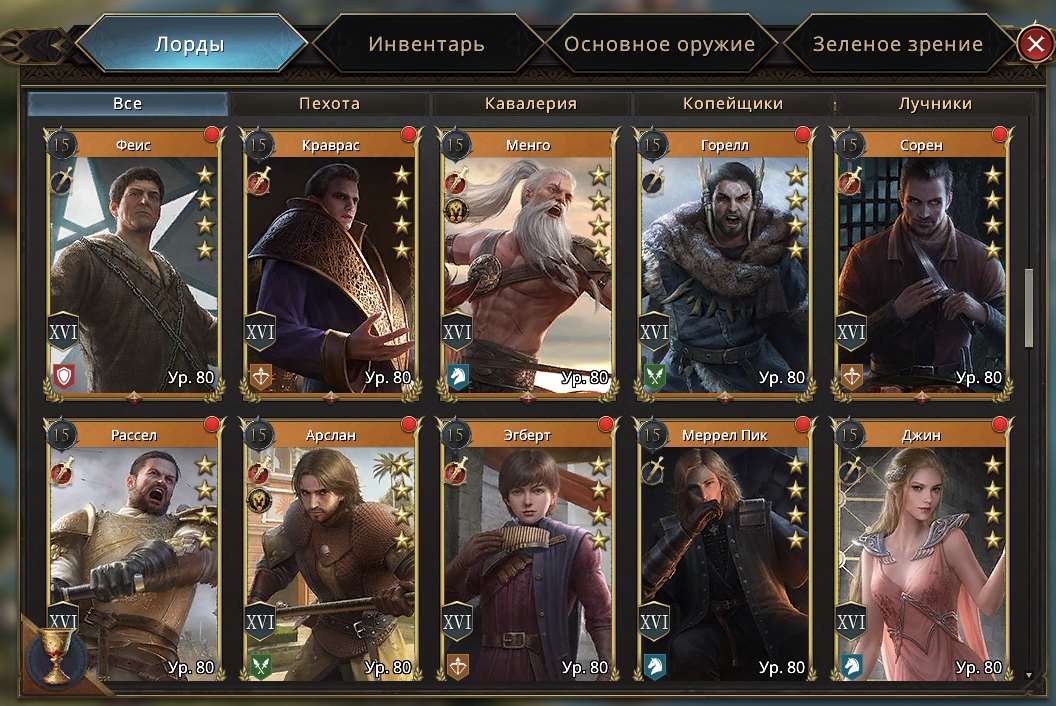The width and height of the screenshot is (1056, 706).
Task: Switch to the Инвентарь tab
Action: [x=426, y=44]
